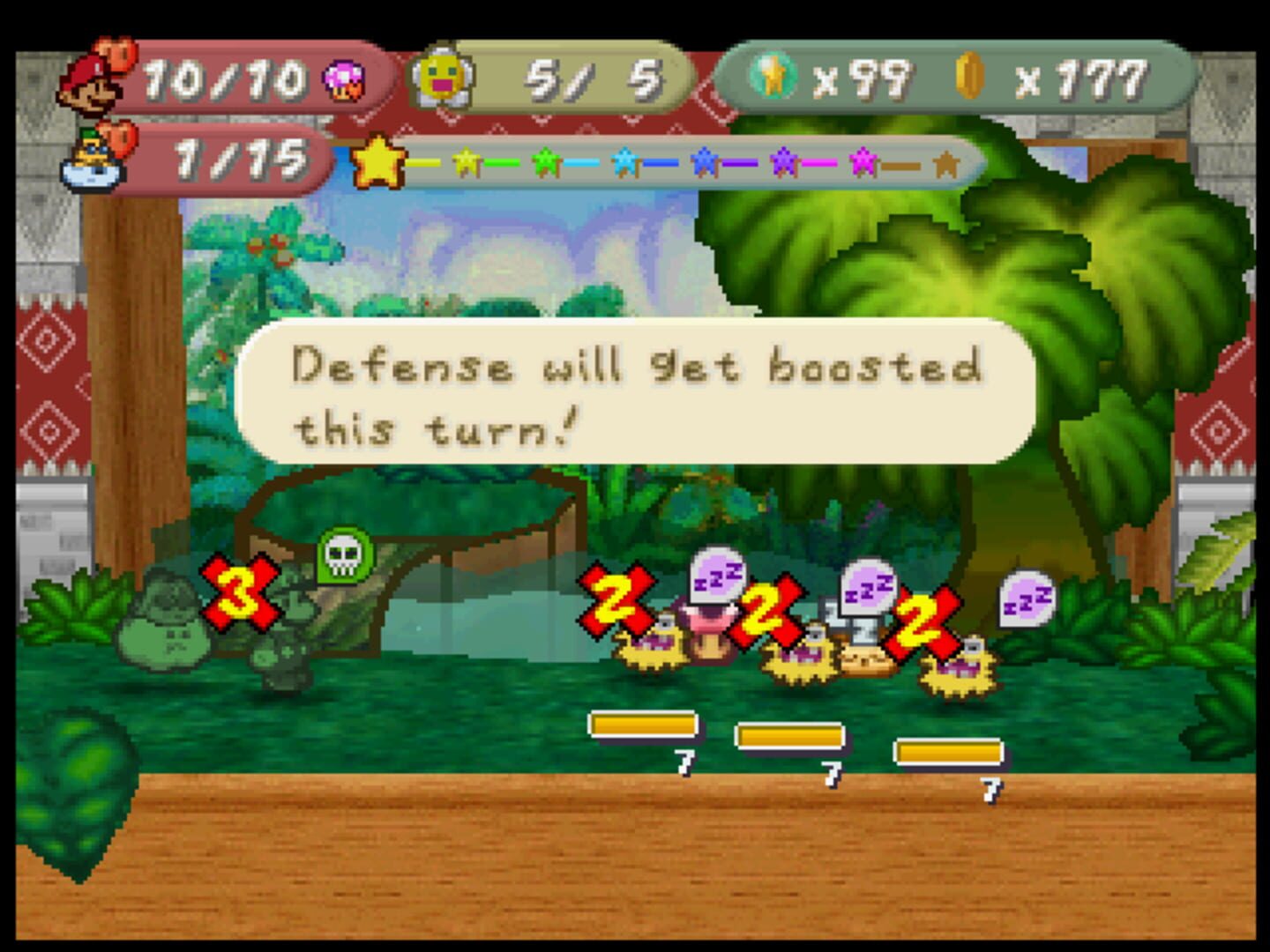Expand the final brown star at meter's end
The width and height of the screenshot is (1270, 952).
tap(948, 163)
